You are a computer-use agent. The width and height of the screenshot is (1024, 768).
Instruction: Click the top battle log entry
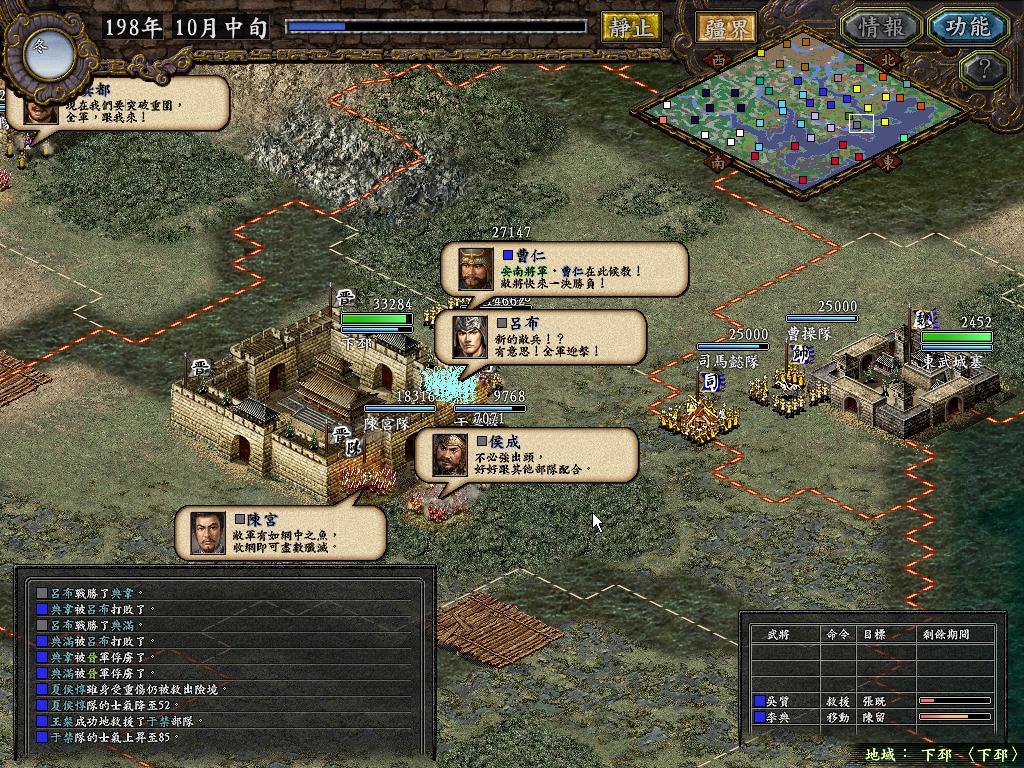[x=225, y=593]
